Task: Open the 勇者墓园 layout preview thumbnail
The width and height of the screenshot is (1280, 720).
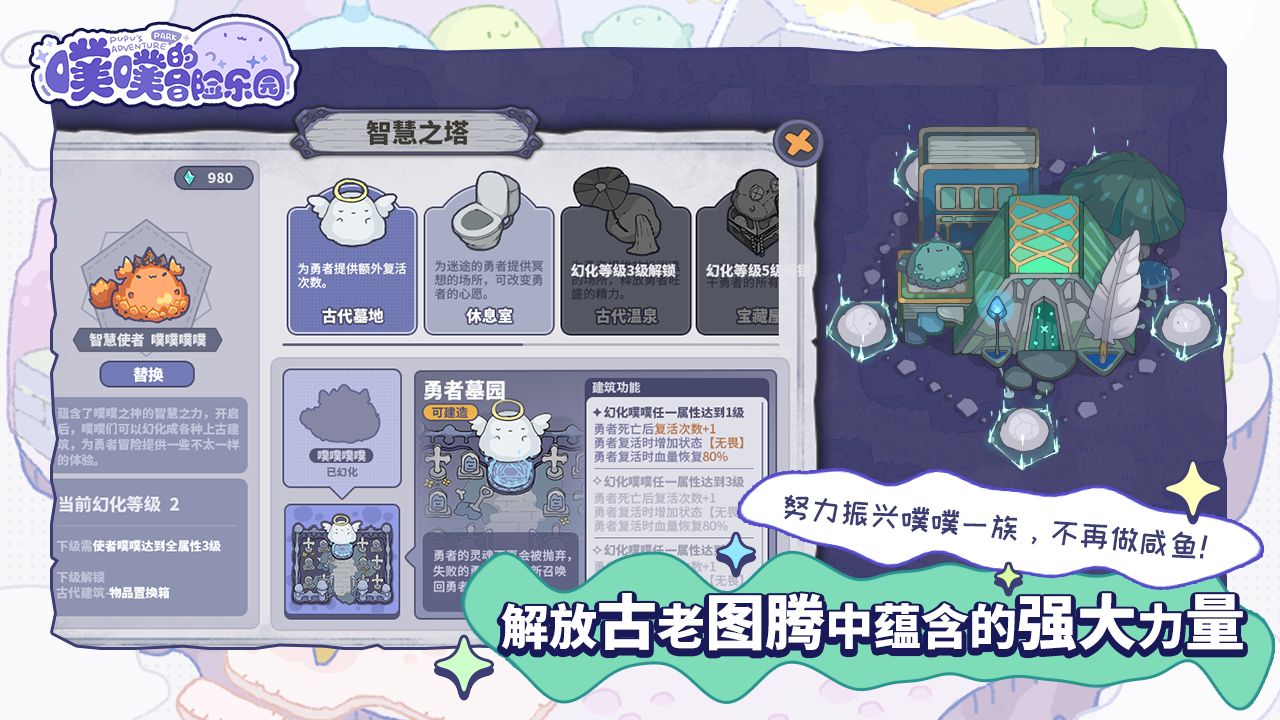Action: click(340, 560)
